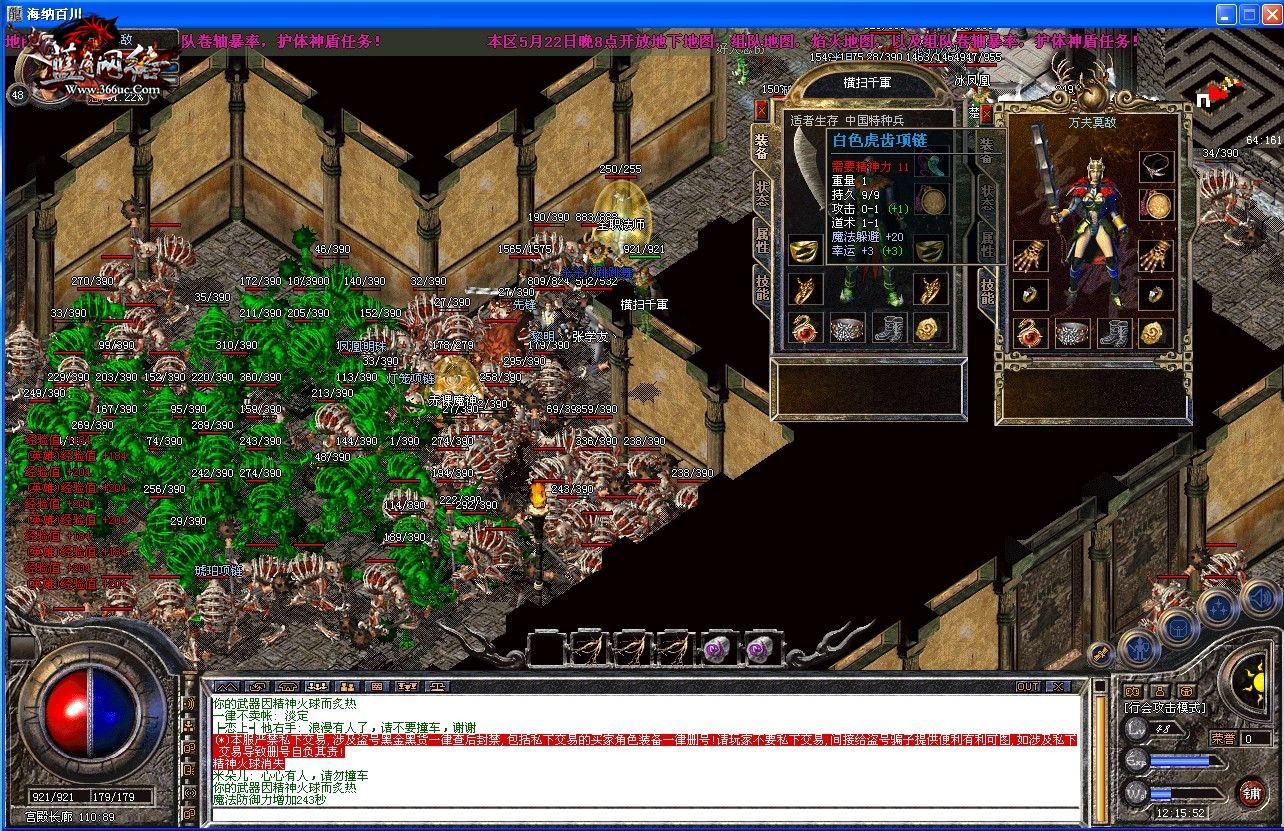Select the necklace slot in 万夫莫敌 panel

pos(1157,166)
